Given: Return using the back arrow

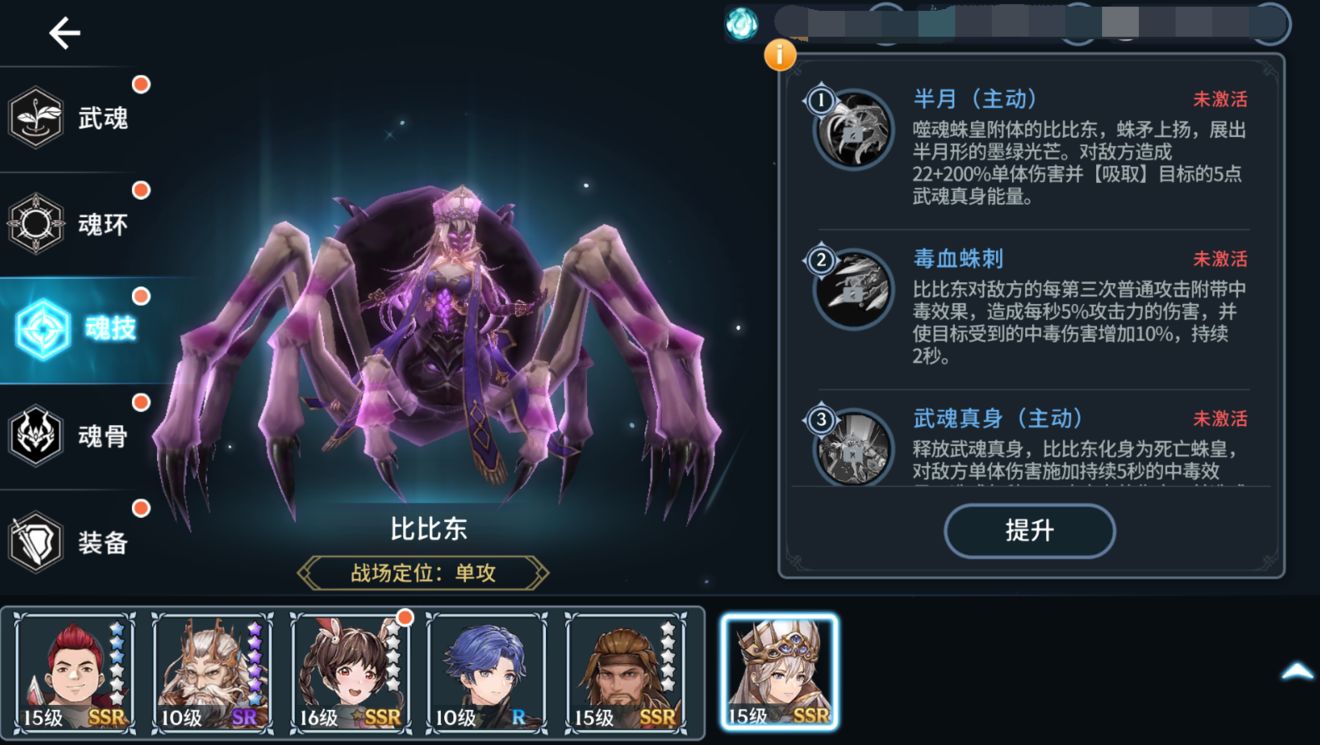Looking at the screenshot, I should 63,32.
